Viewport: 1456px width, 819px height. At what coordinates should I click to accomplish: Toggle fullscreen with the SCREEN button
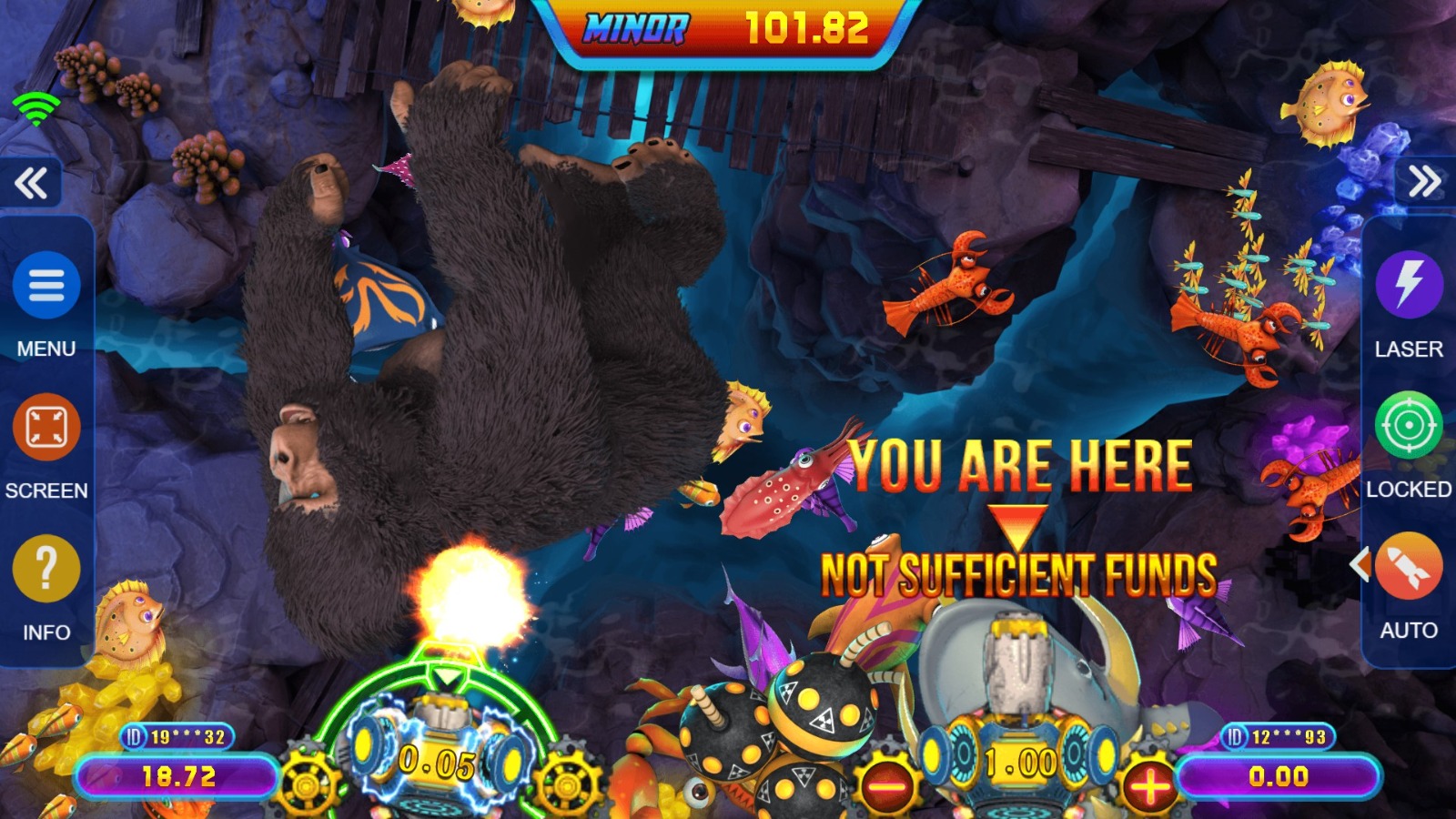pyautogui.click(x=45, y=427)
